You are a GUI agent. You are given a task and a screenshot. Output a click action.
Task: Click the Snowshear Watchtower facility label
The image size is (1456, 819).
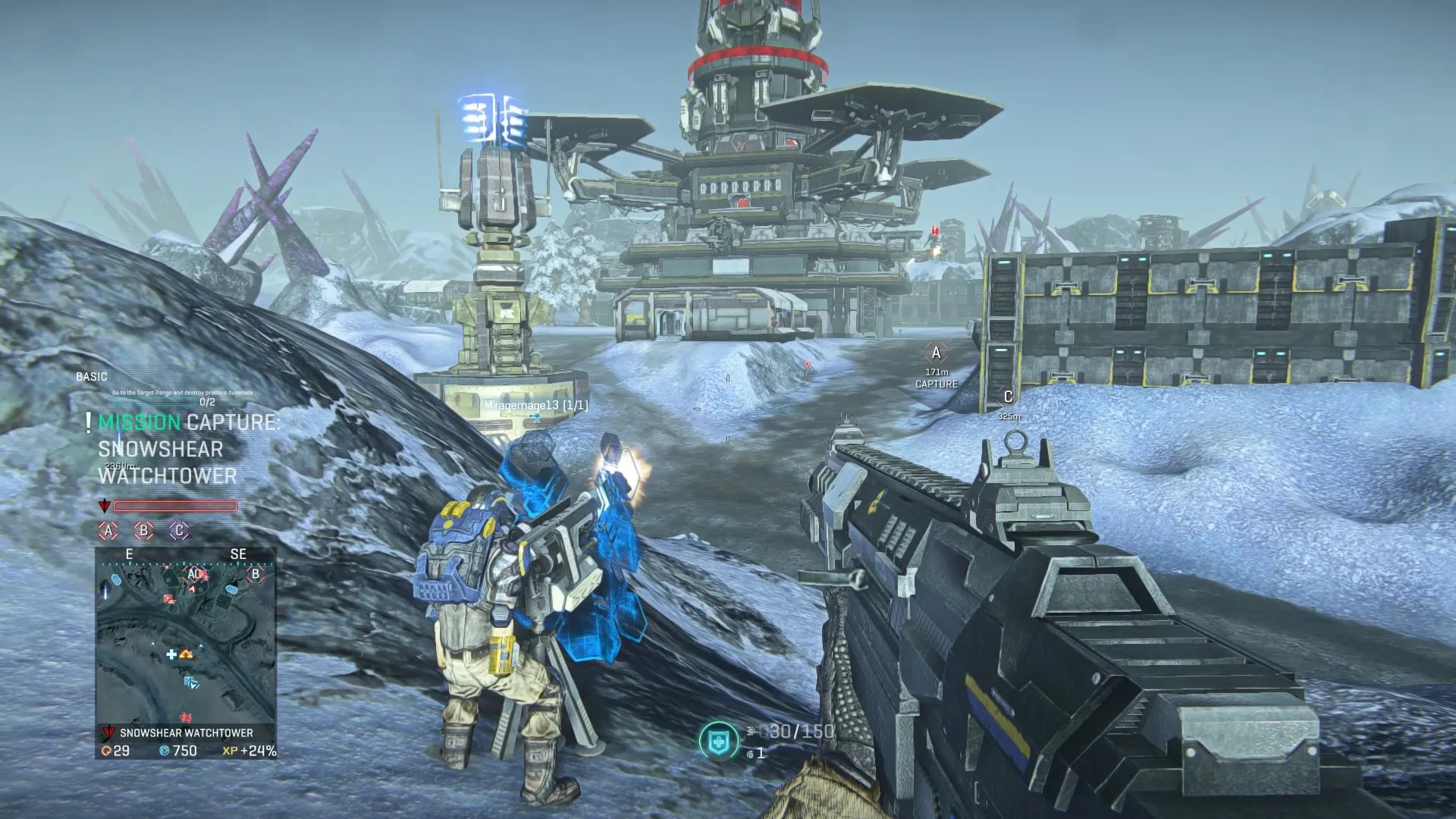click(185, 733)
